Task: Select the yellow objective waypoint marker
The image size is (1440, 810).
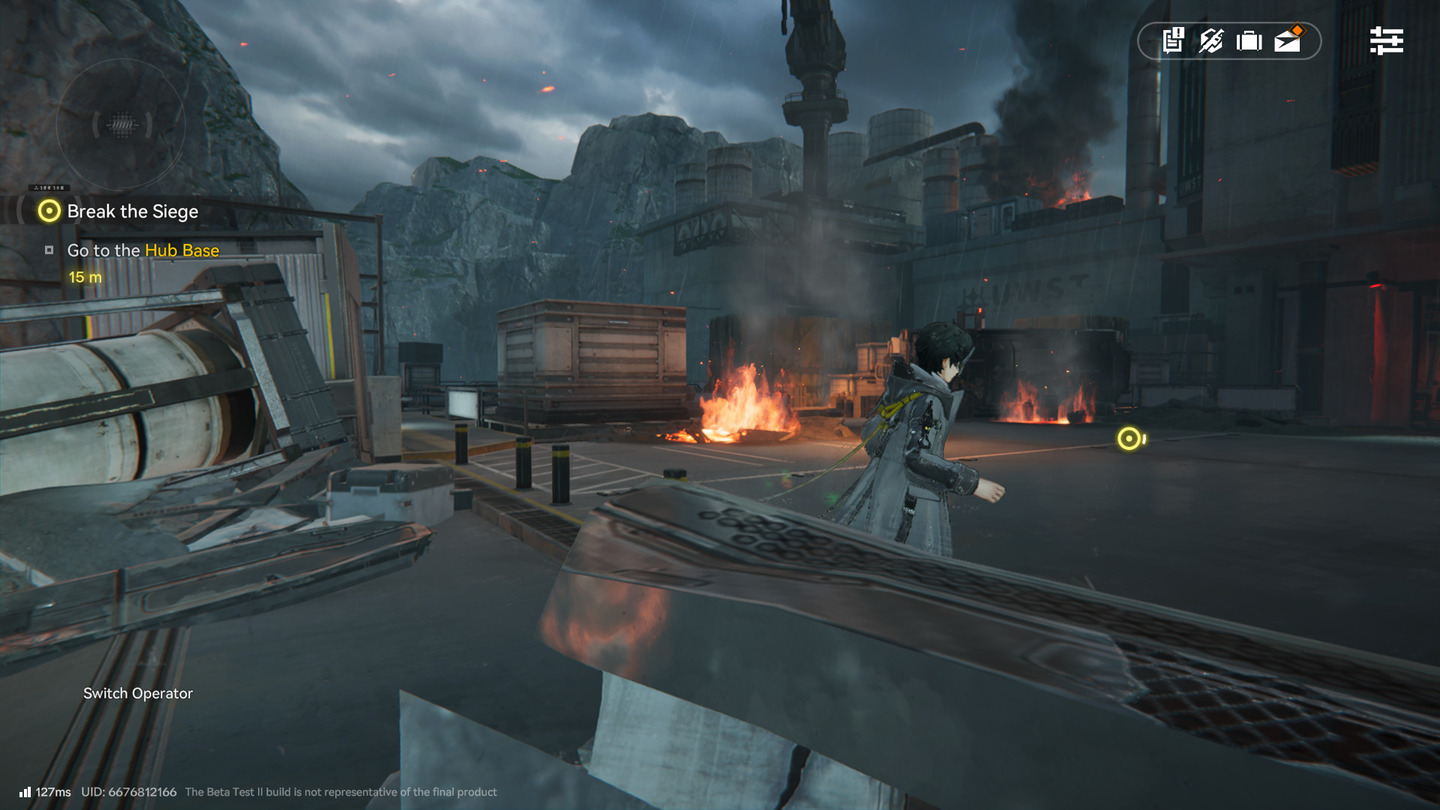Action: pyautogui.click(x=1130, y=438)
